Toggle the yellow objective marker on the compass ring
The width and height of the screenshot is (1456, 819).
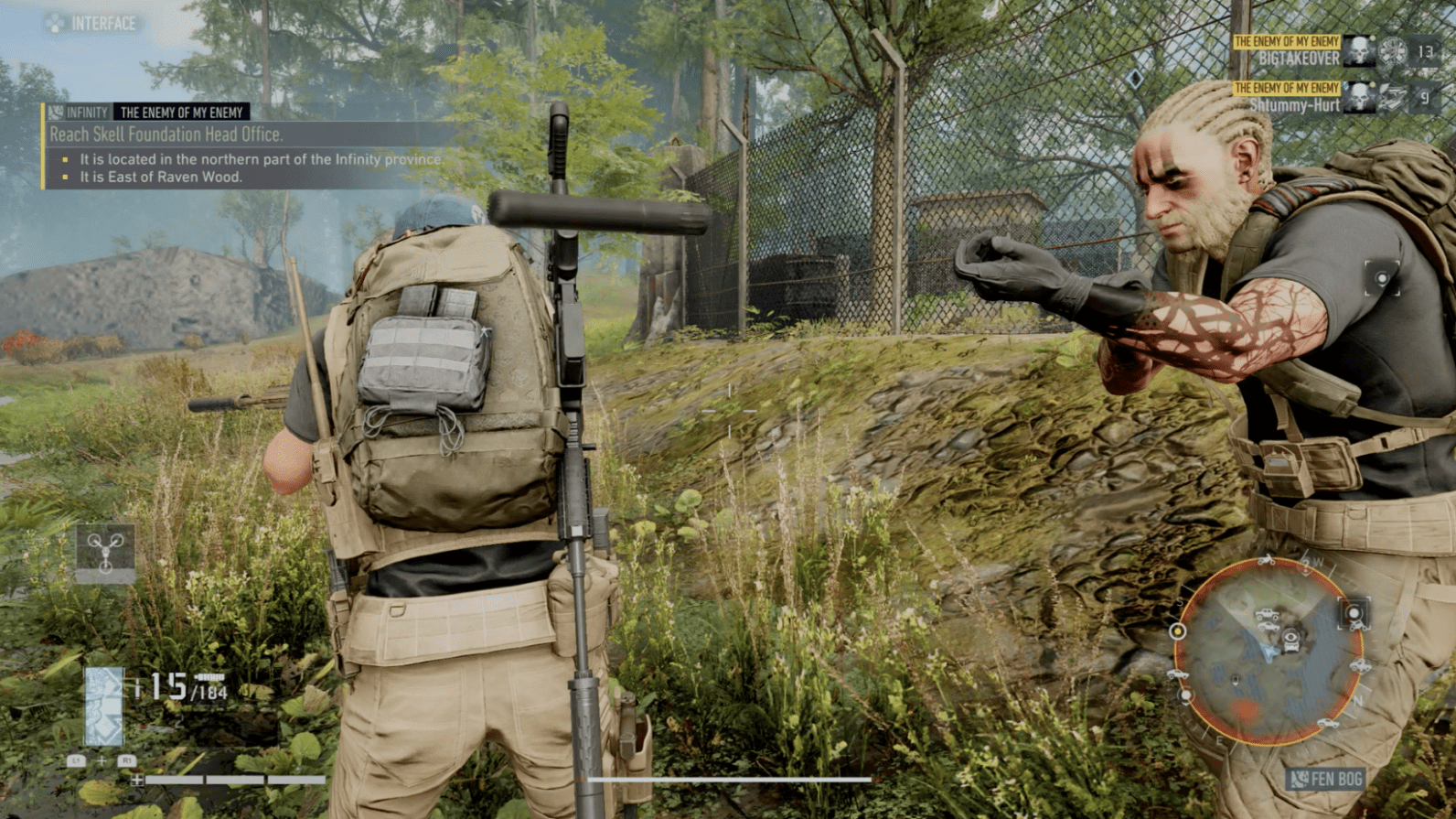(x=1177, y=631)
